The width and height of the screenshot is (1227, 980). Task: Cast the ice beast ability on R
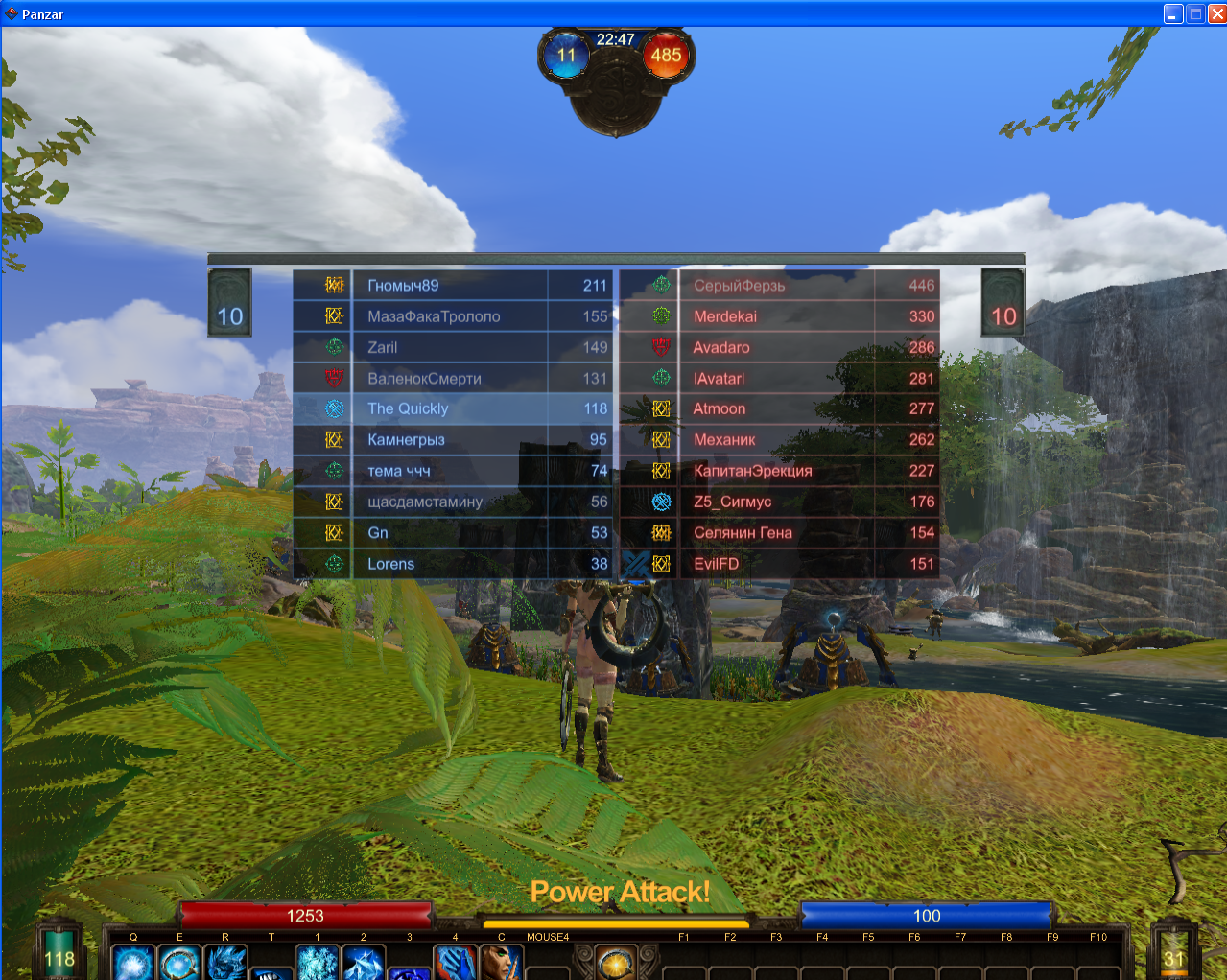coord(225,963)
